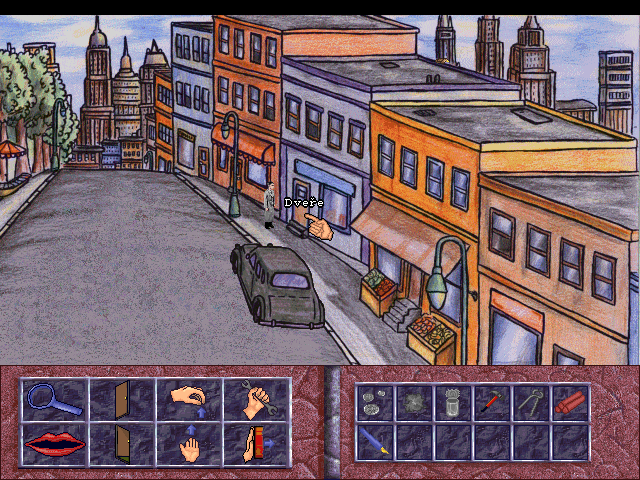Select the coins in the inventory
The image size is (640, 480).
click(373, 403)
